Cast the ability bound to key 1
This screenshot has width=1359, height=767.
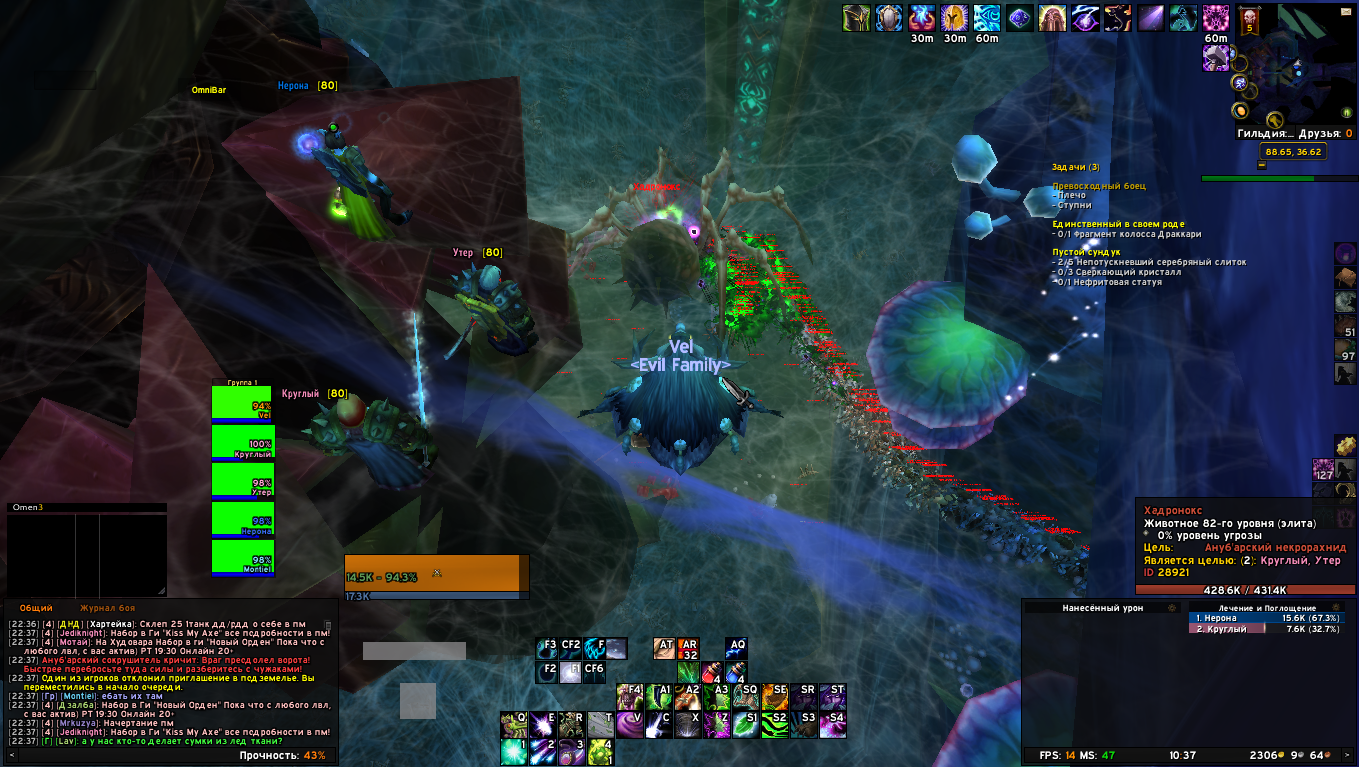[x=514, y=751]
